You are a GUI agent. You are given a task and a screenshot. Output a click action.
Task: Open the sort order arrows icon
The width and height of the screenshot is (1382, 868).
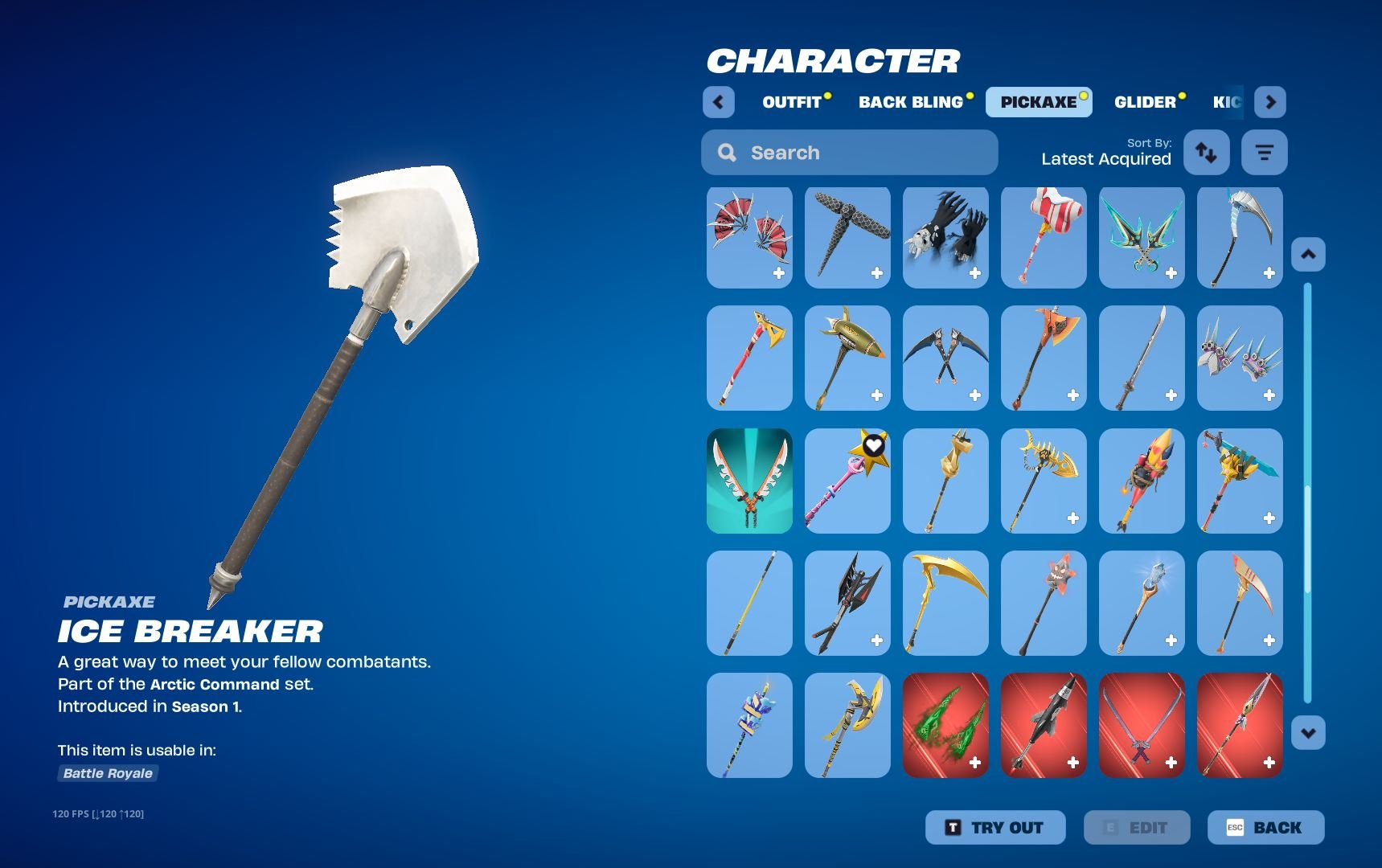point(1206,152)
